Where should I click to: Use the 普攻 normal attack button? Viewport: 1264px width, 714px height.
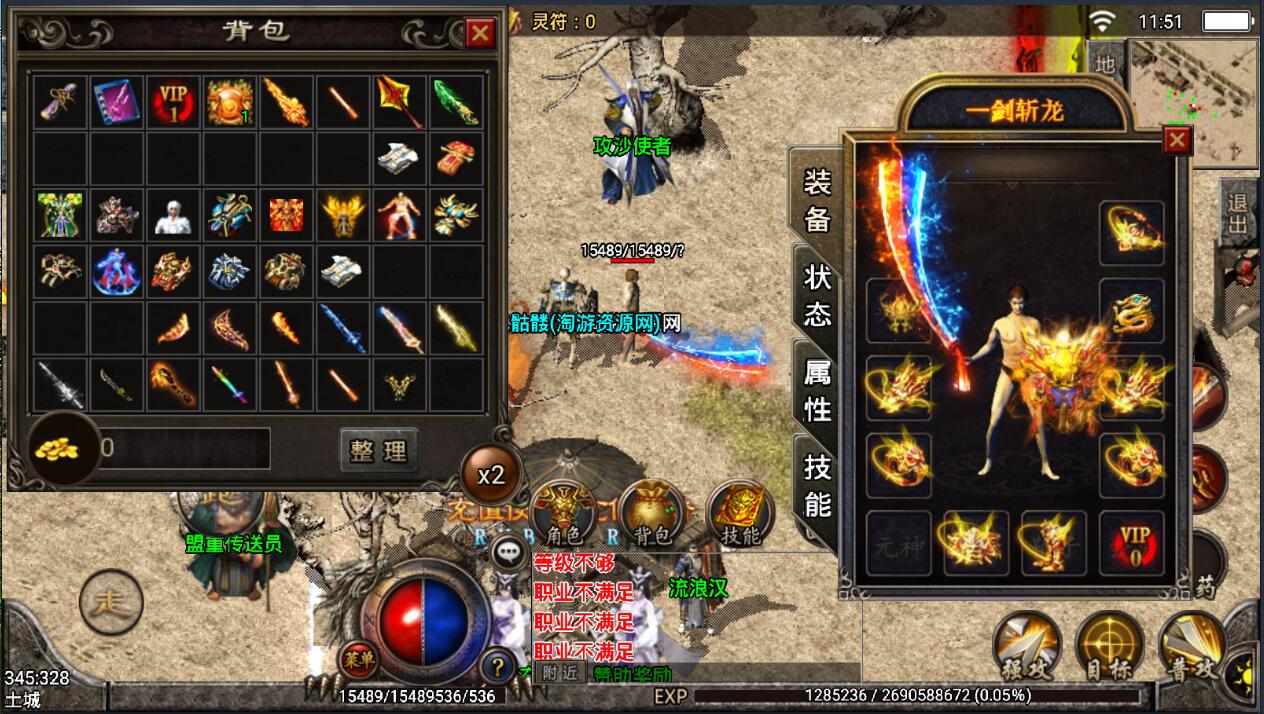pos(1192,645)
